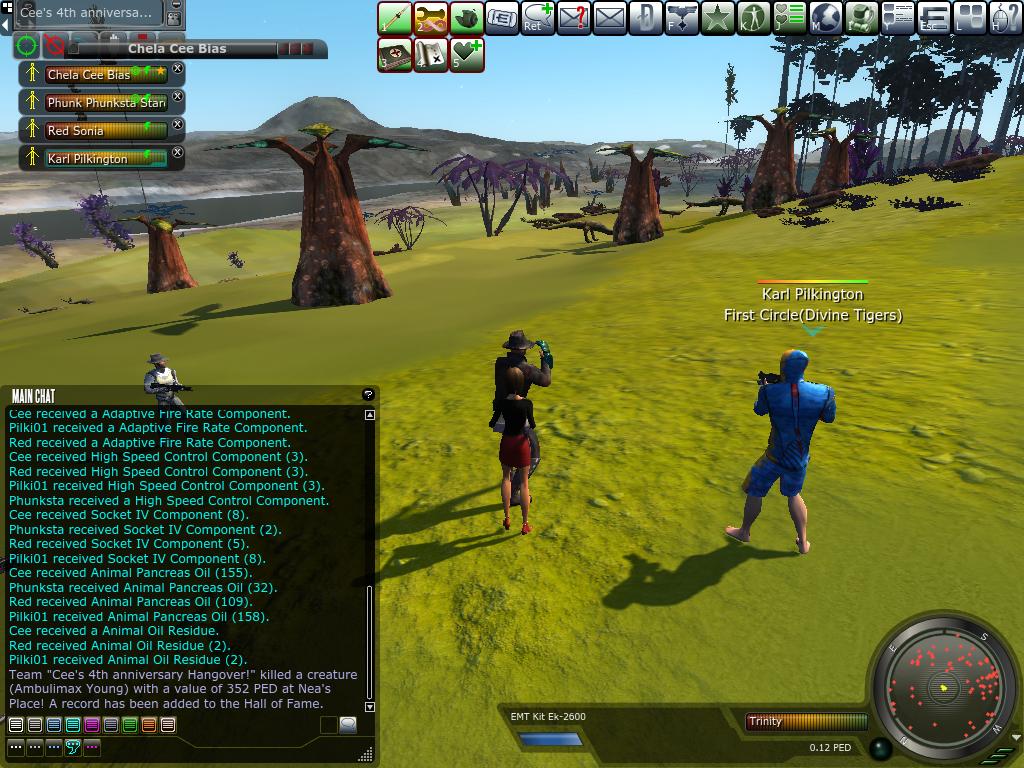Click the green crosshair target button
This screenshot has width=1024, height=768.
click(x=27, y=46)
